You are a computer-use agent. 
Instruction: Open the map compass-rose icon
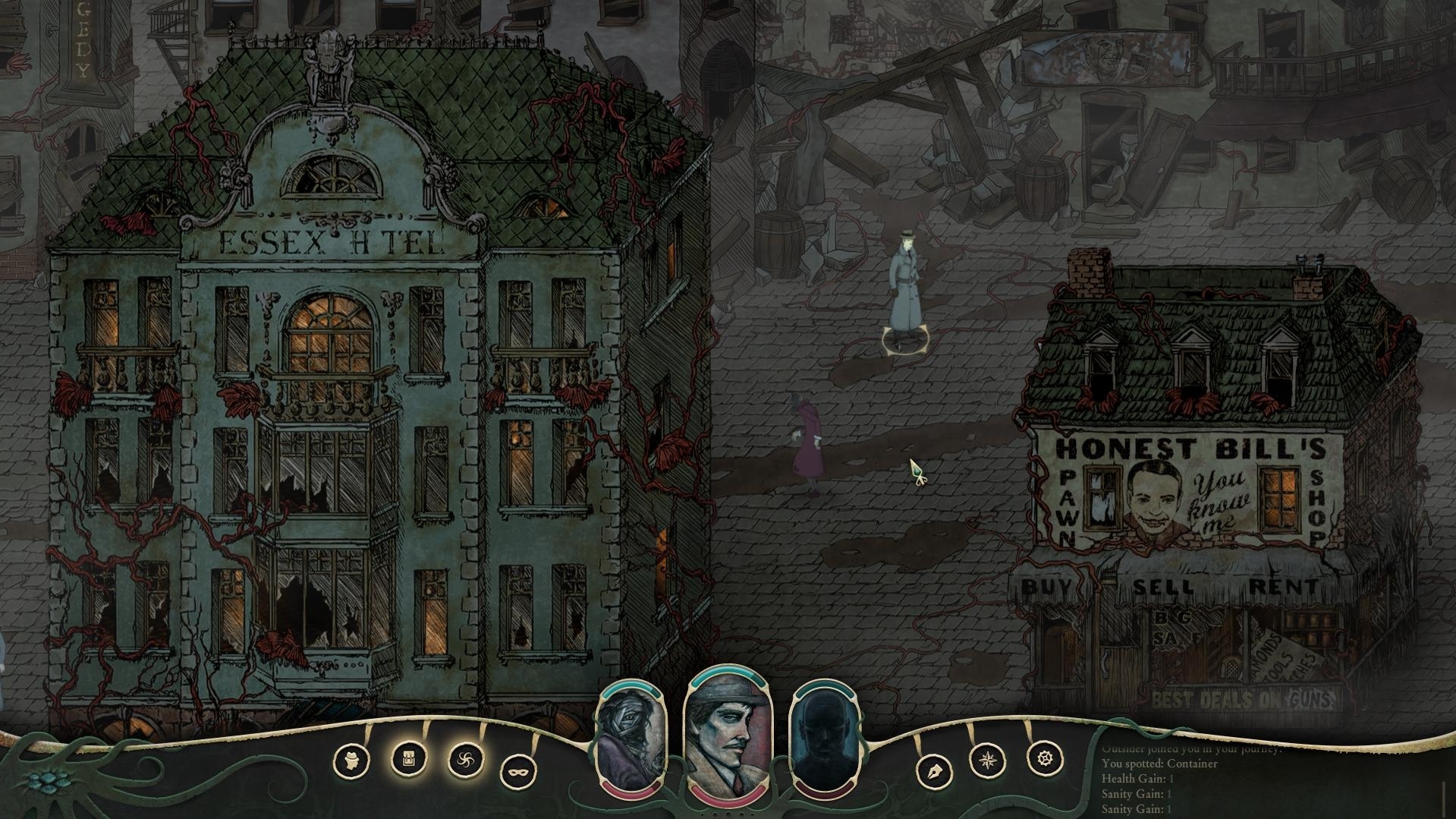(989, 759)
